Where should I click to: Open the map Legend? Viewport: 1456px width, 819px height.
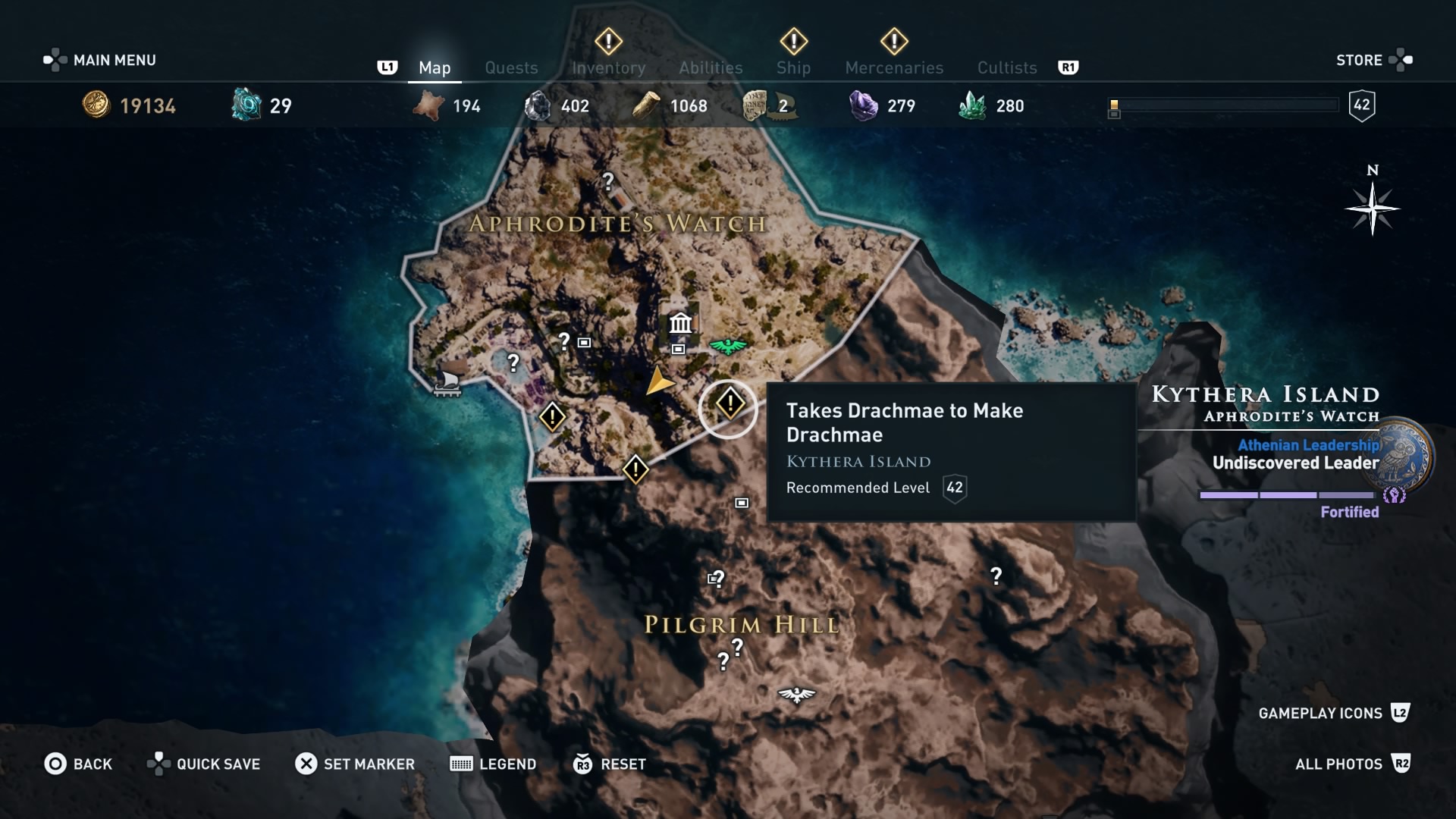[x=494, y=764]
